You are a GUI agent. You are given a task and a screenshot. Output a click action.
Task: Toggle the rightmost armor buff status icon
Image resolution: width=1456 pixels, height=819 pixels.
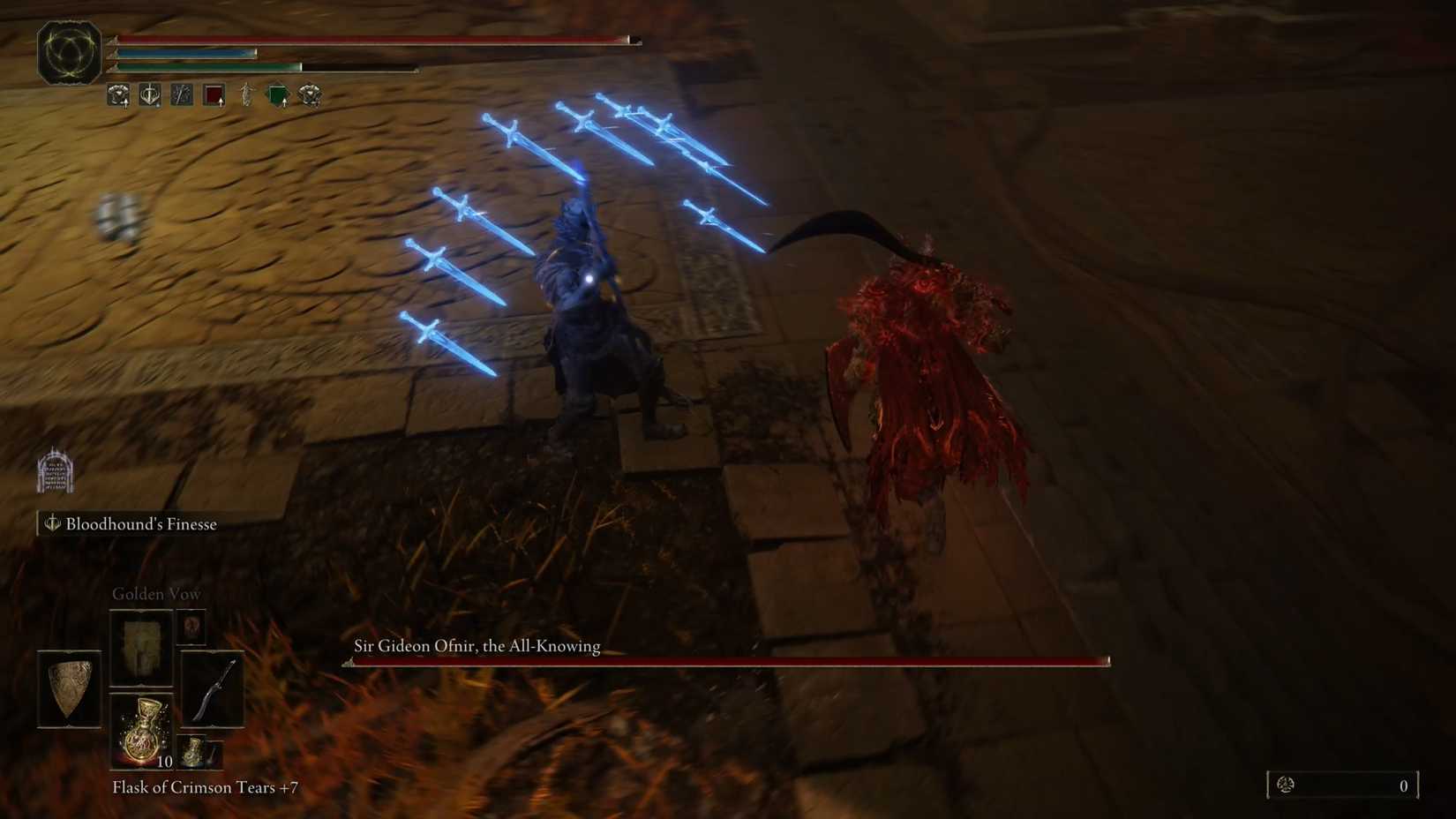[x=310, y=94]
